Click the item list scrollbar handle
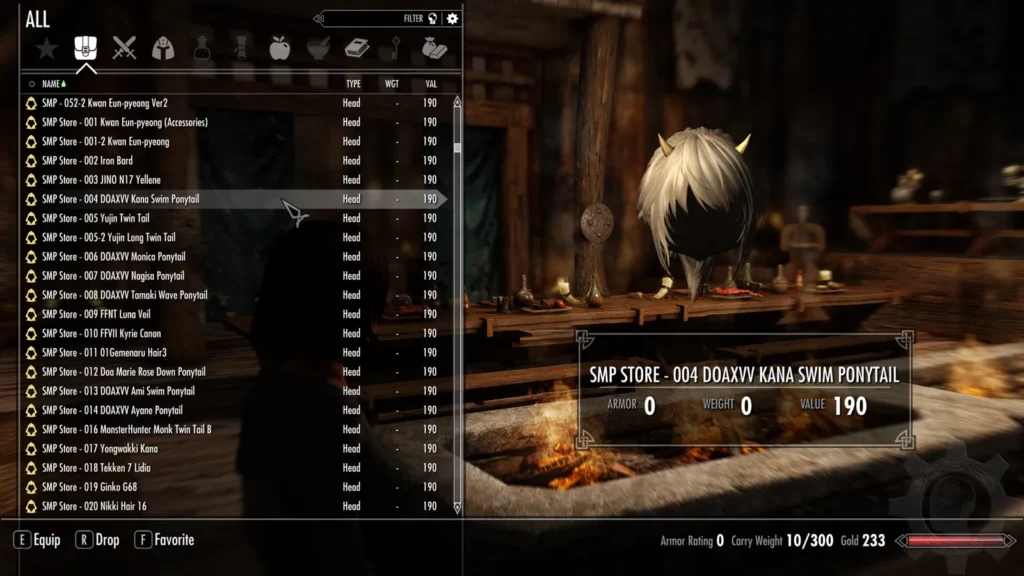This screenshot has width=1024, height=576. click(457, 147)
